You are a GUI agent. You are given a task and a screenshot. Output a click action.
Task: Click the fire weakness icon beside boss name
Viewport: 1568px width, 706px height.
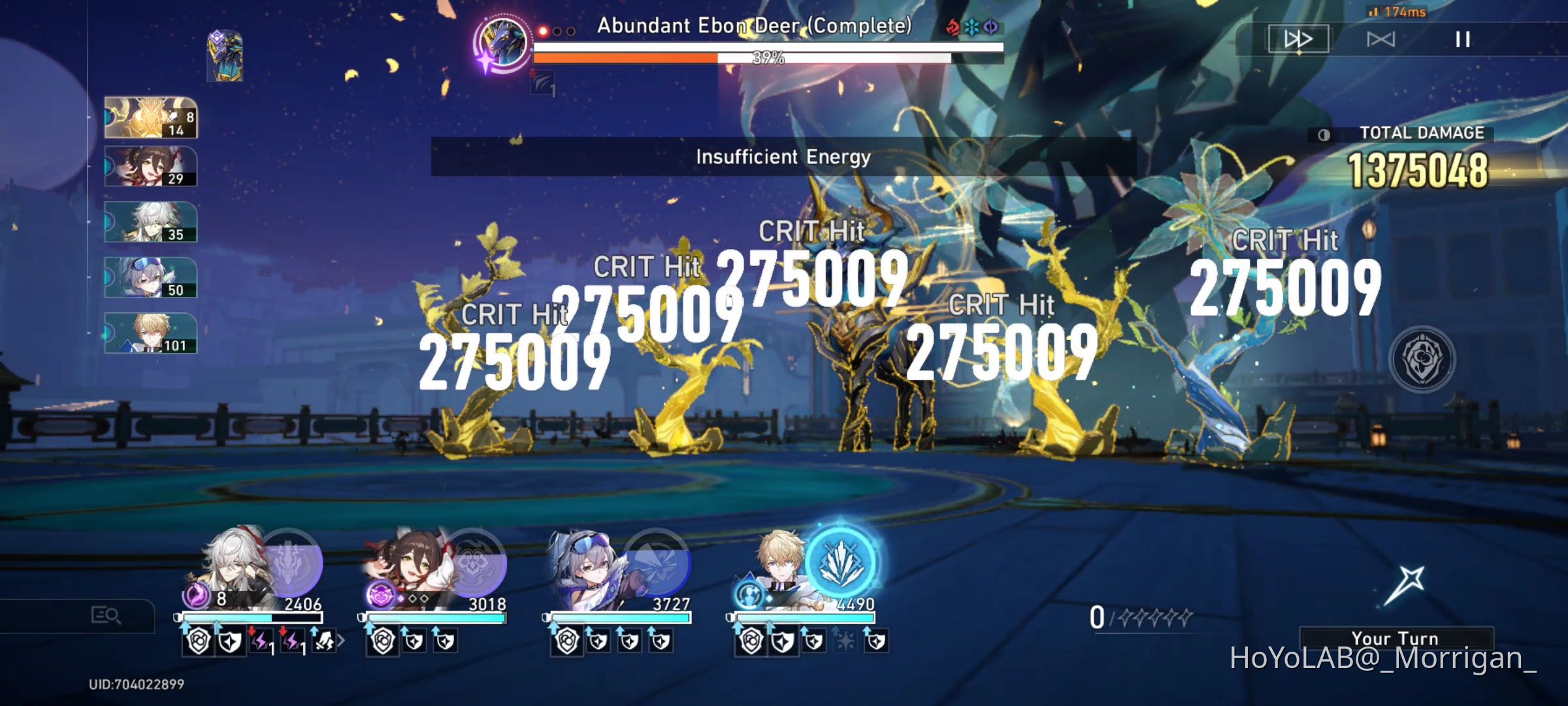(952, 27)
